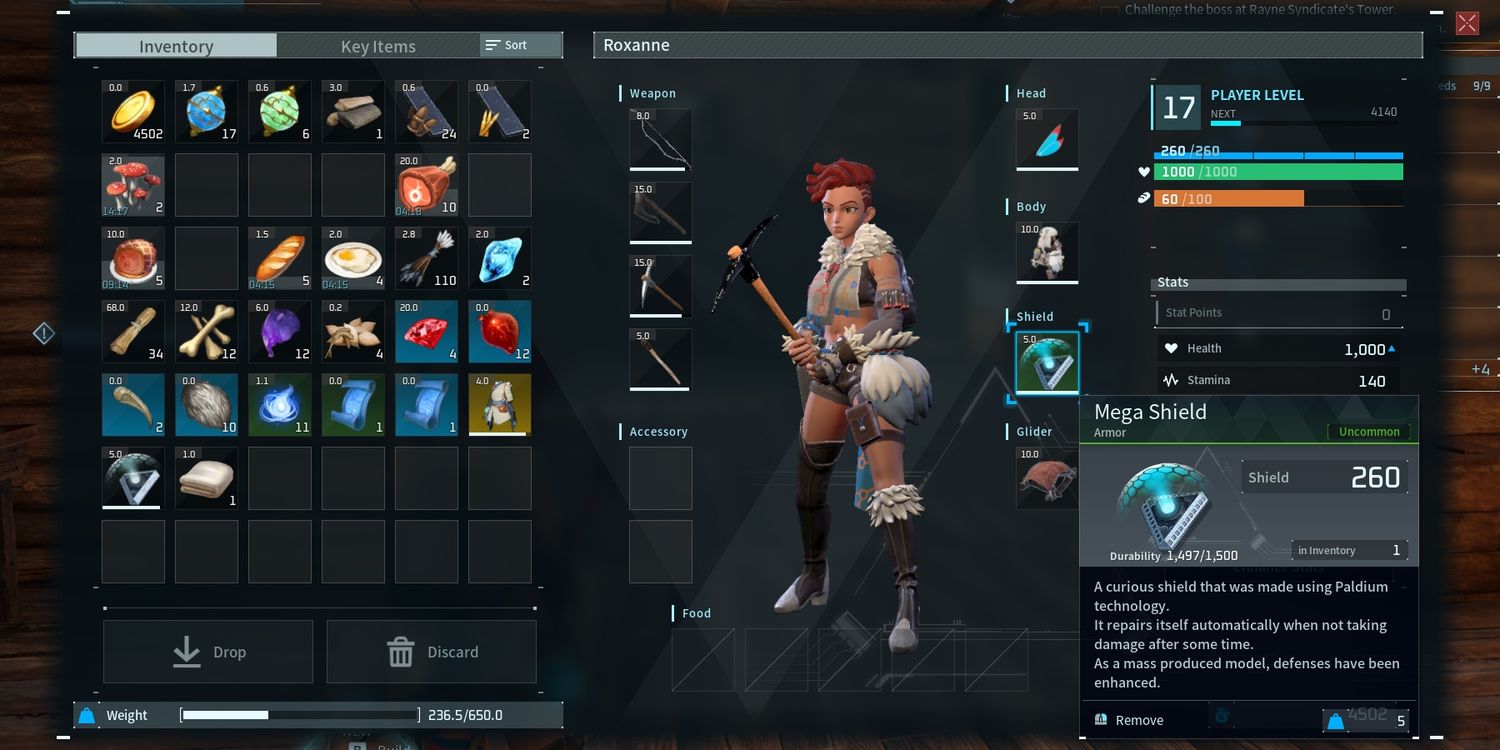Close the inventory with the red X

[1467, 23]
